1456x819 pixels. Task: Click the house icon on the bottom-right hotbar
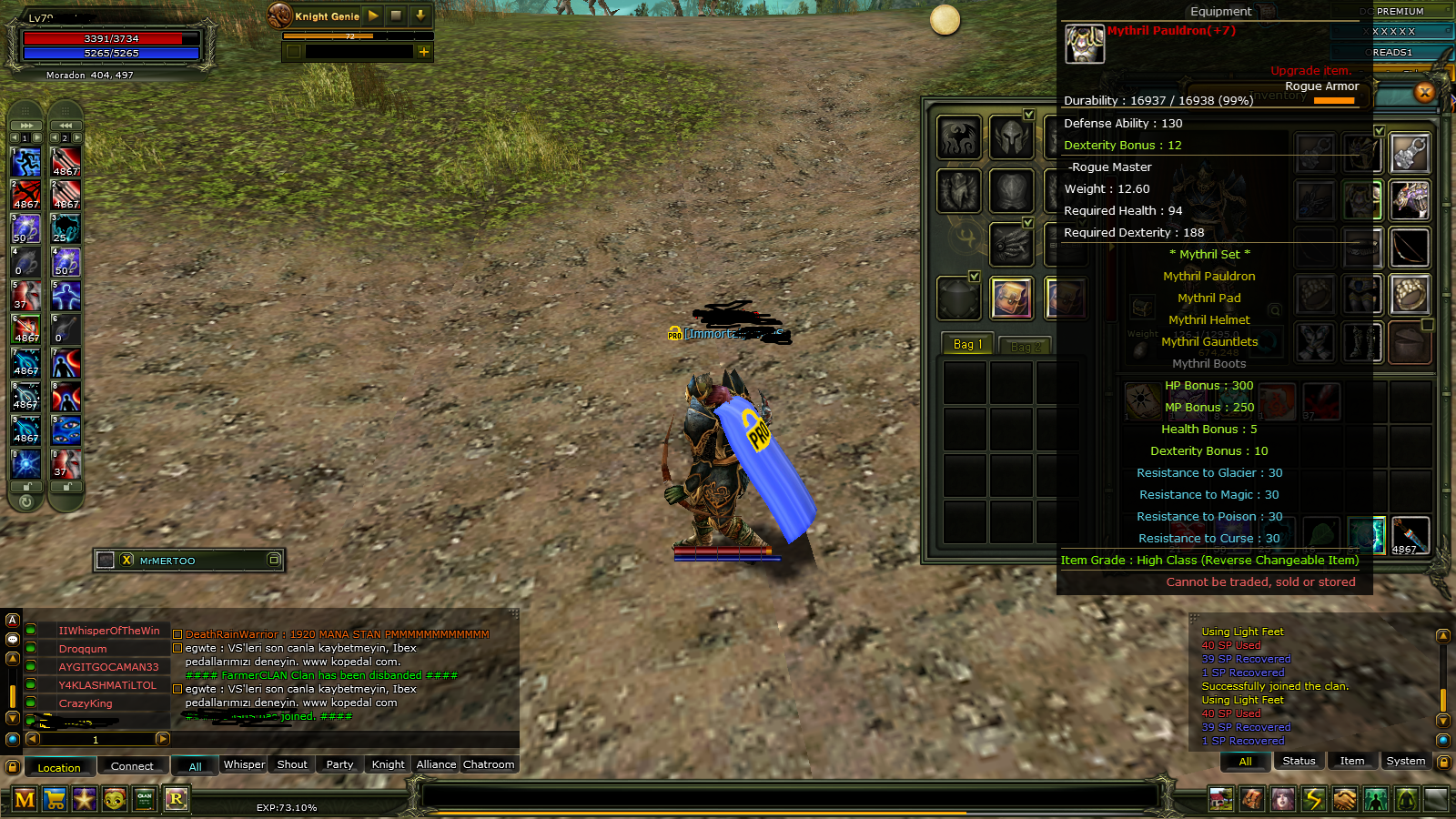[x=1220, y=799]
